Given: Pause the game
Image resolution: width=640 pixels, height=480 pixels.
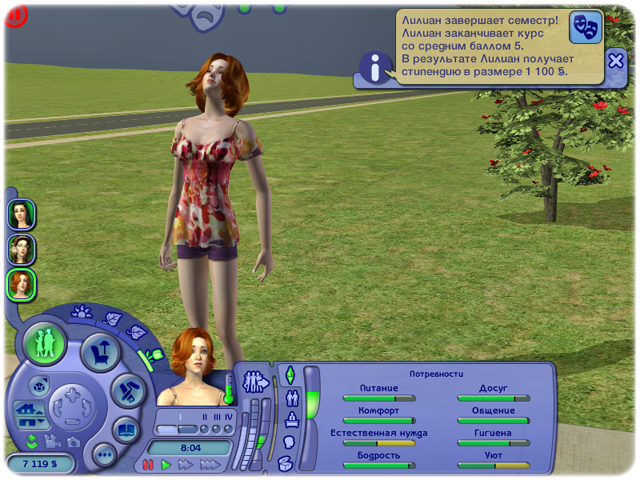Looking at the screenshot, I should click(149, 465).
